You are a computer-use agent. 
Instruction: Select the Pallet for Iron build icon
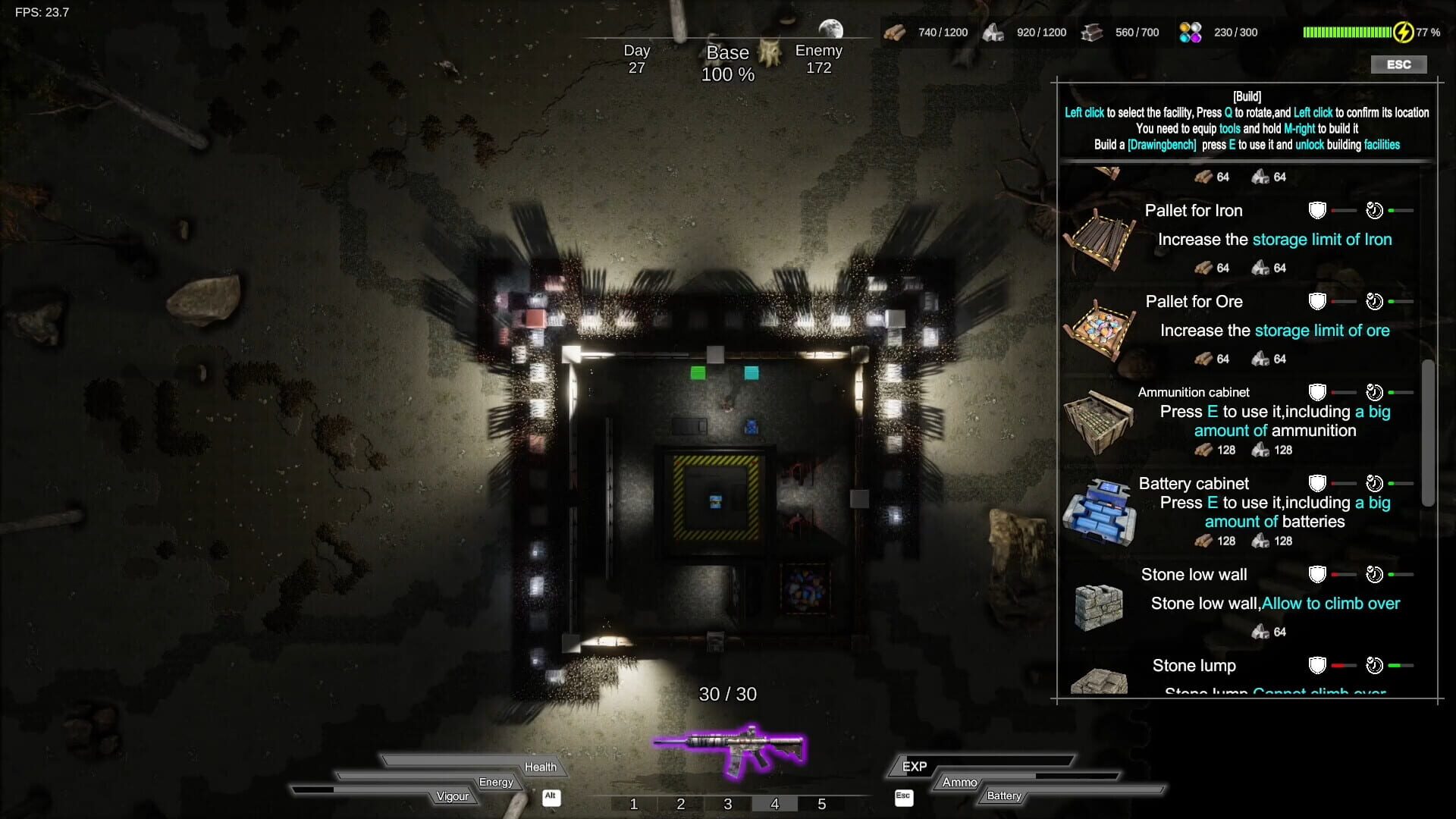(1103, 237)
